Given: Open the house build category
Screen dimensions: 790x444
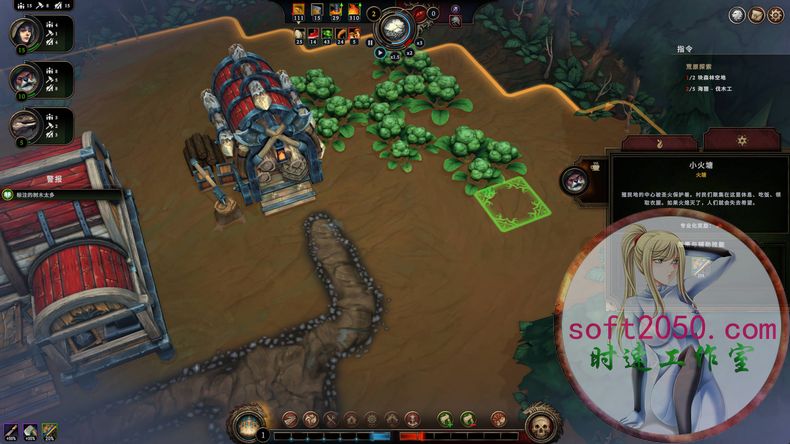Looking at the screenshot, I should (x=351, y=418).
